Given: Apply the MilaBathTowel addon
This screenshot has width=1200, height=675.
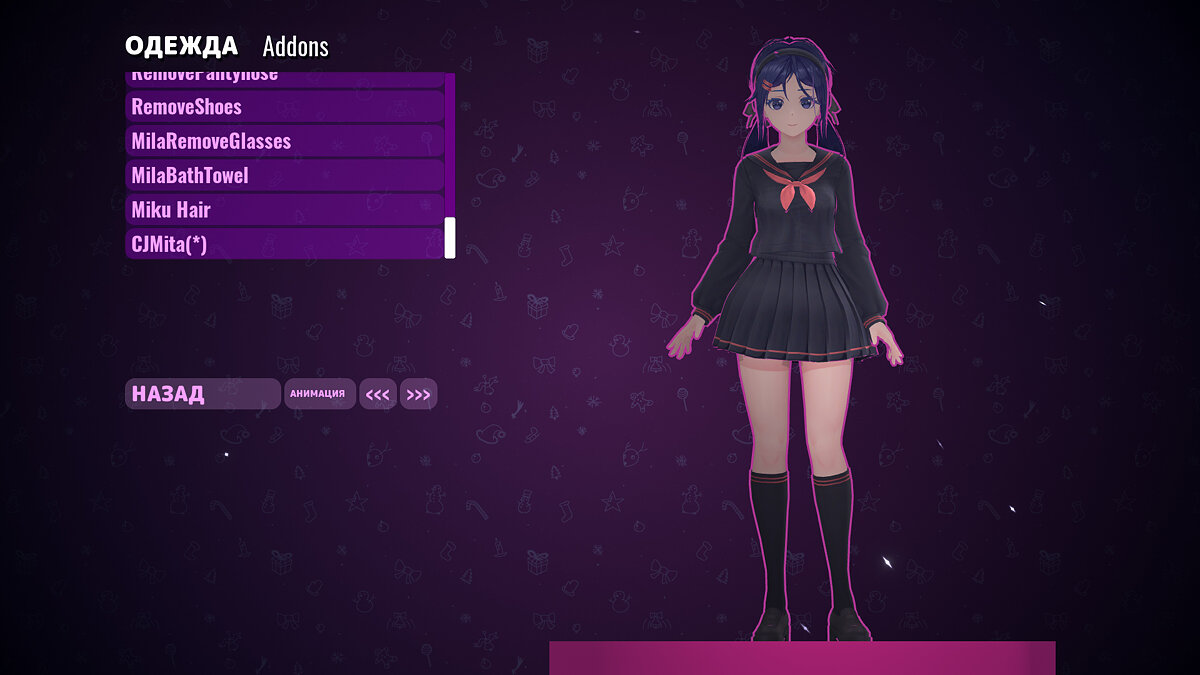Looking at the screenshot, I should pos(285,176).
